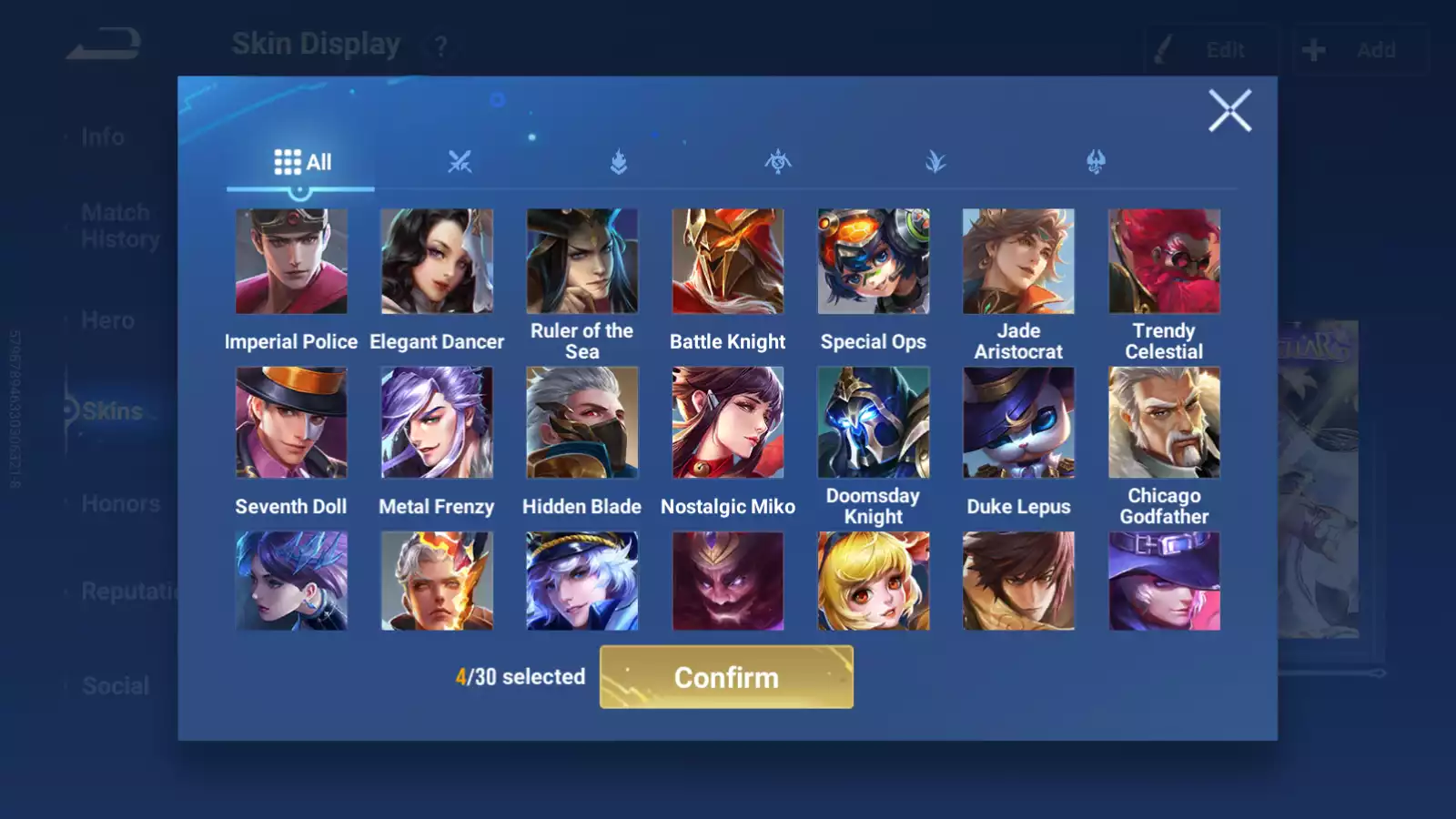The image size is (1456, 819).
Task: Switch to the horned helmet filter tab
Action: [x=1096, y=163]
